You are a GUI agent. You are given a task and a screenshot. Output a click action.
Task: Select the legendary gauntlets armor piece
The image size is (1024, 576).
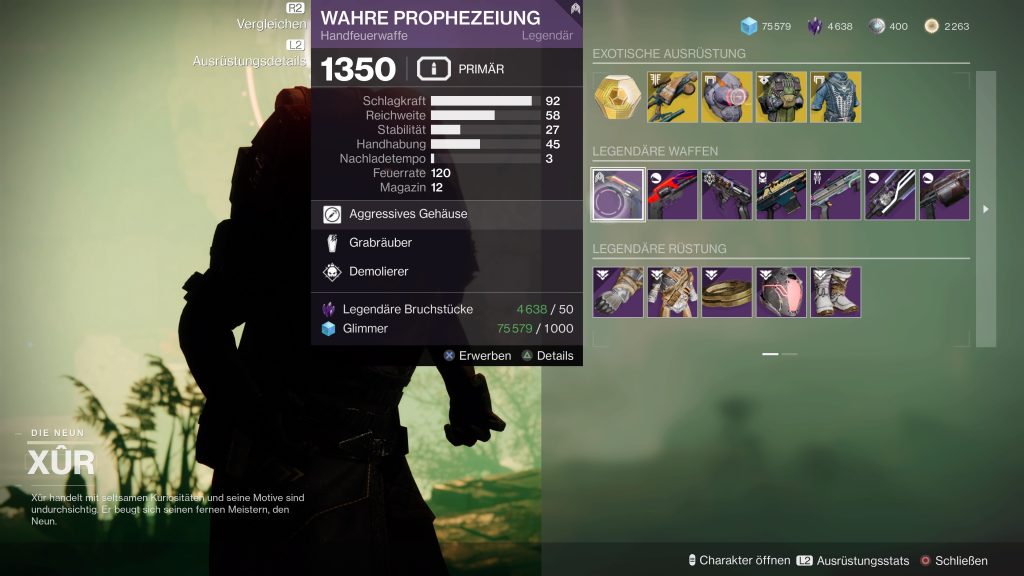[x=618, y=292]
